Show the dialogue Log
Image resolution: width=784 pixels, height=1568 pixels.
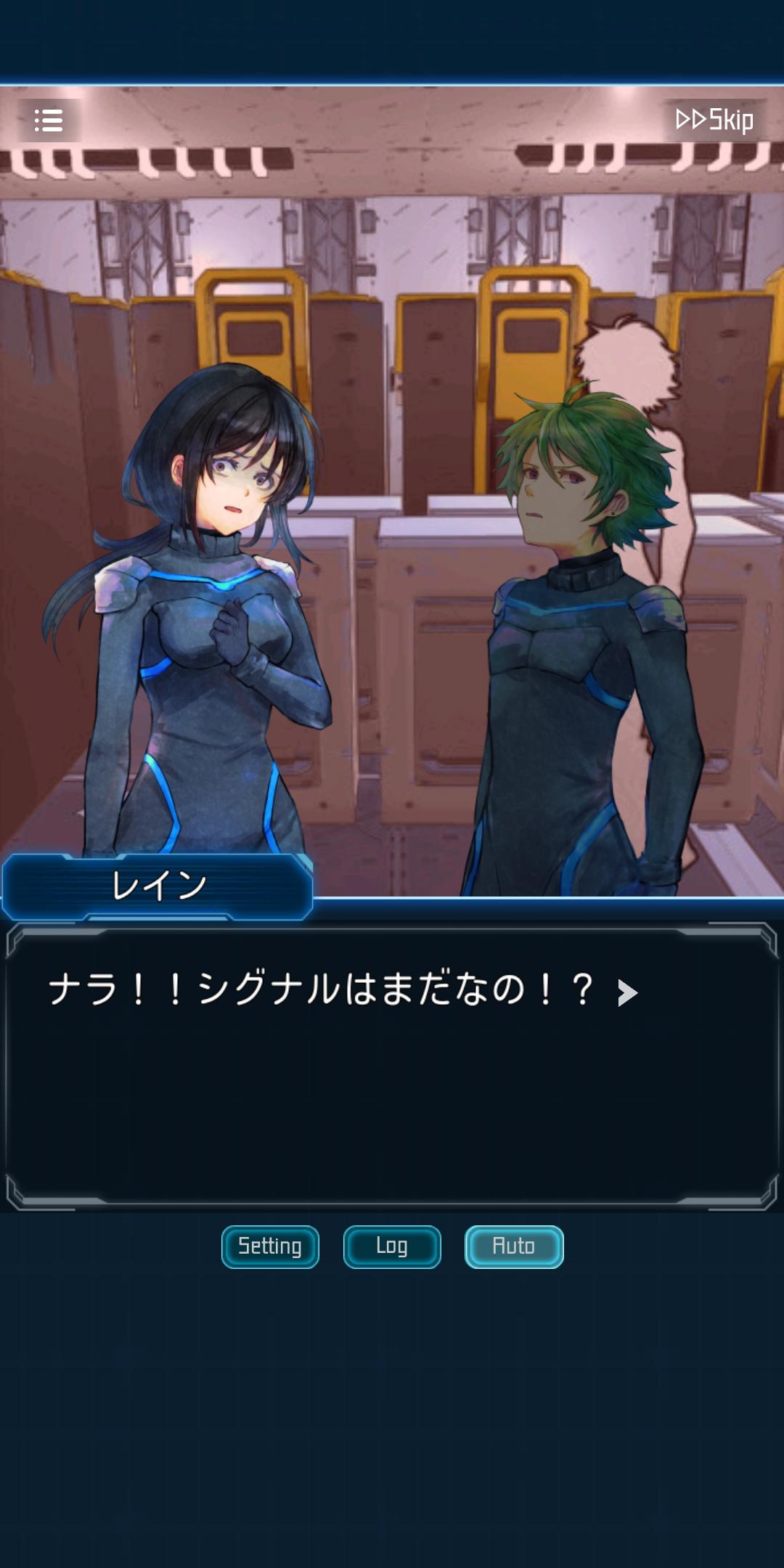[392, 1246]
